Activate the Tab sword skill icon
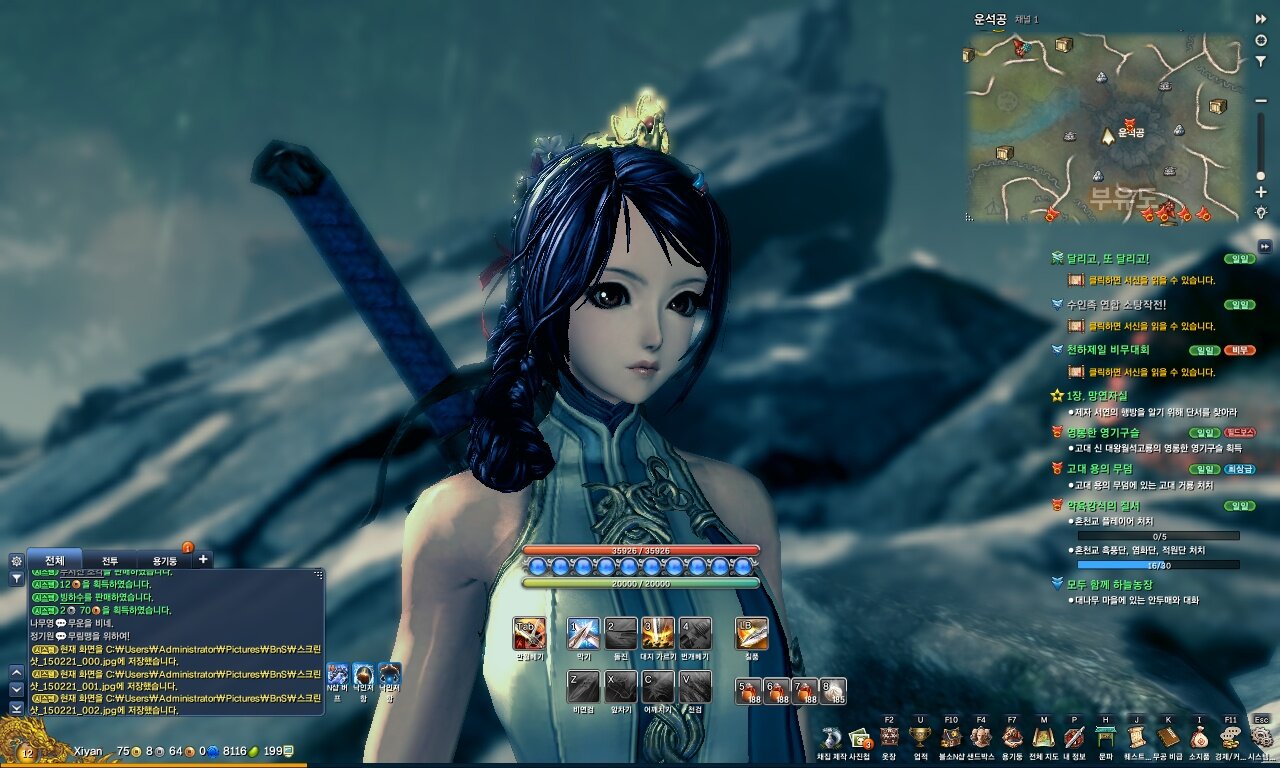1280x768 pixels. click(529, 634)
